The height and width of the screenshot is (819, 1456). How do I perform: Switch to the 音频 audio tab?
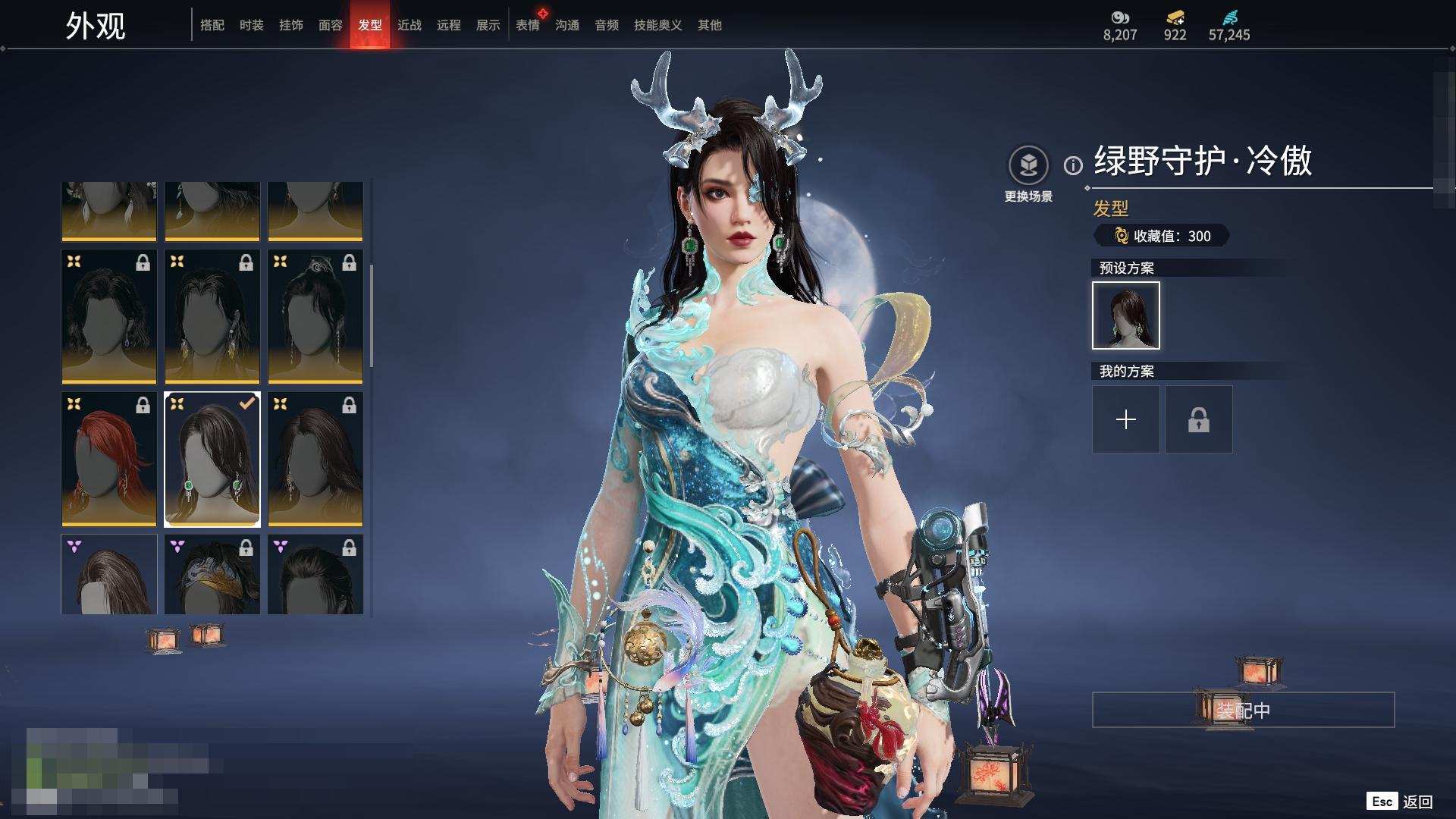606,25
